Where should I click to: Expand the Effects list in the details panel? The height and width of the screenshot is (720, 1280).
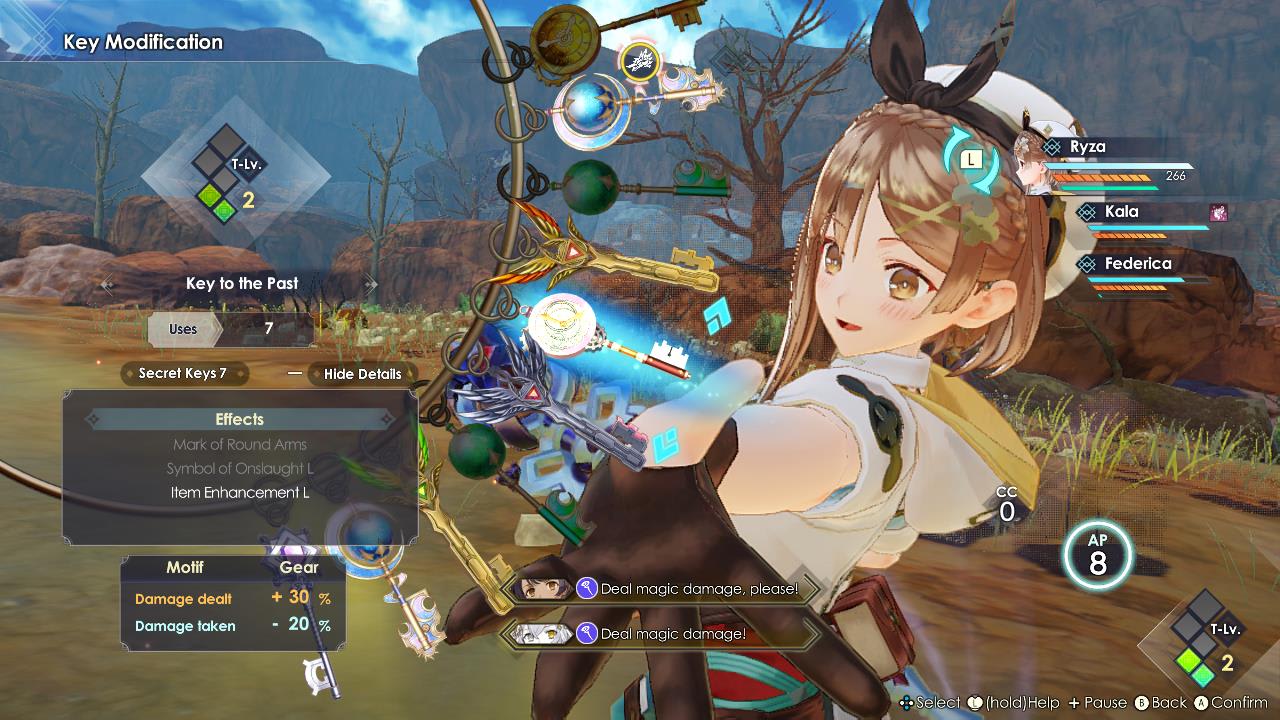[x=238, y=419]
